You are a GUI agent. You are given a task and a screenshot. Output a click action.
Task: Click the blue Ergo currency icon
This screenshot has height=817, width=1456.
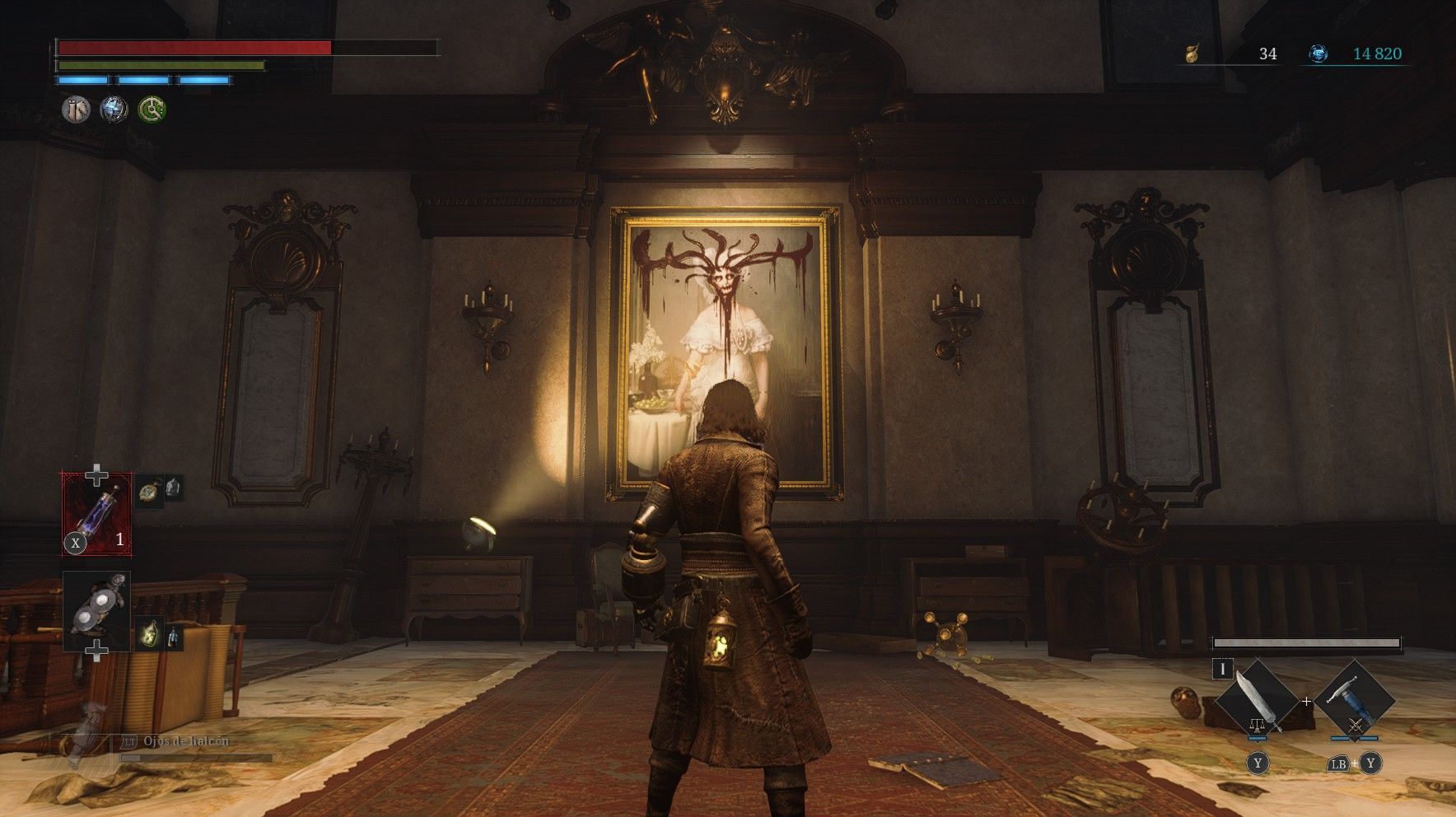[x=1318, y=54]
